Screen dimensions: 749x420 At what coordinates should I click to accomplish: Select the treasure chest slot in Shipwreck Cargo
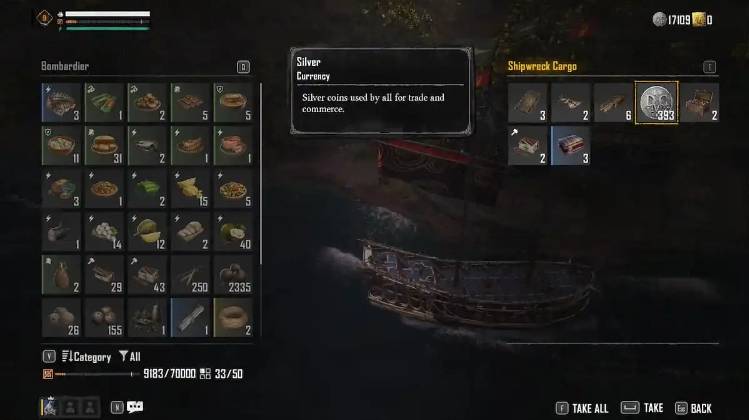point(699,102)
